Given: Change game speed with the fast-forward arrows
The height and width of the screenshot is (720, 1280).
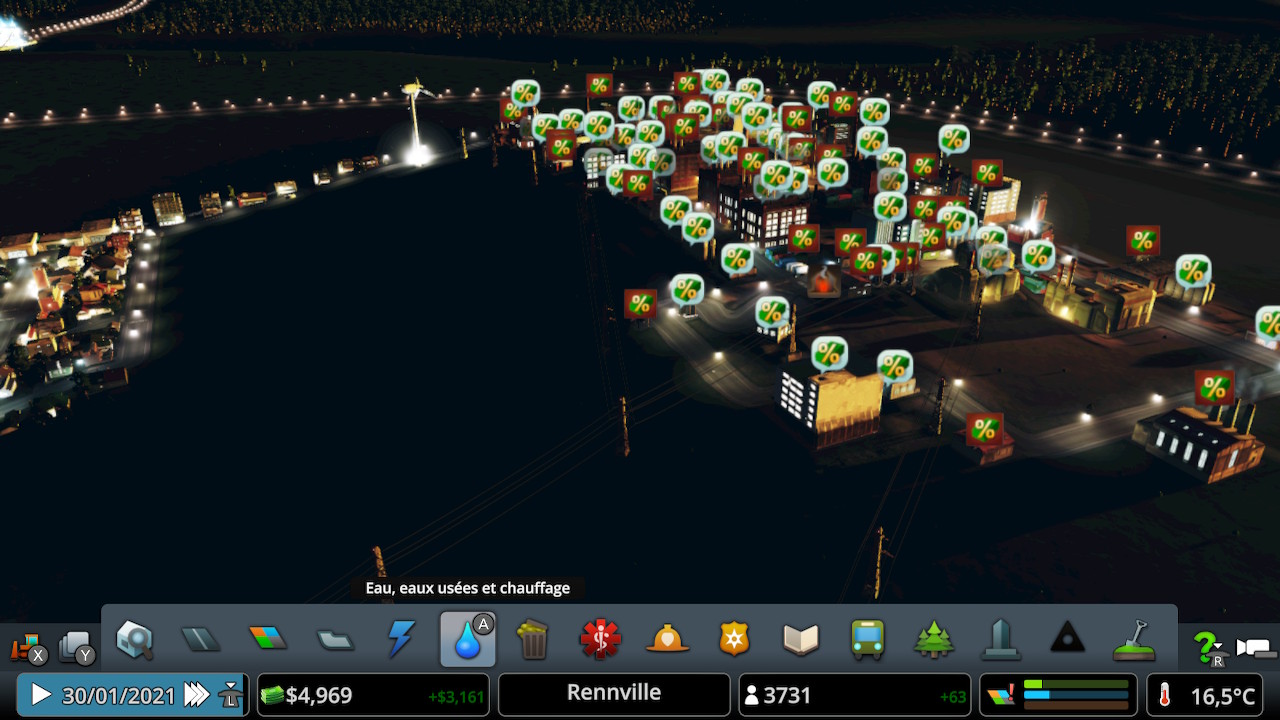Looking at the screenshot, I should click(x=197, y=695).
